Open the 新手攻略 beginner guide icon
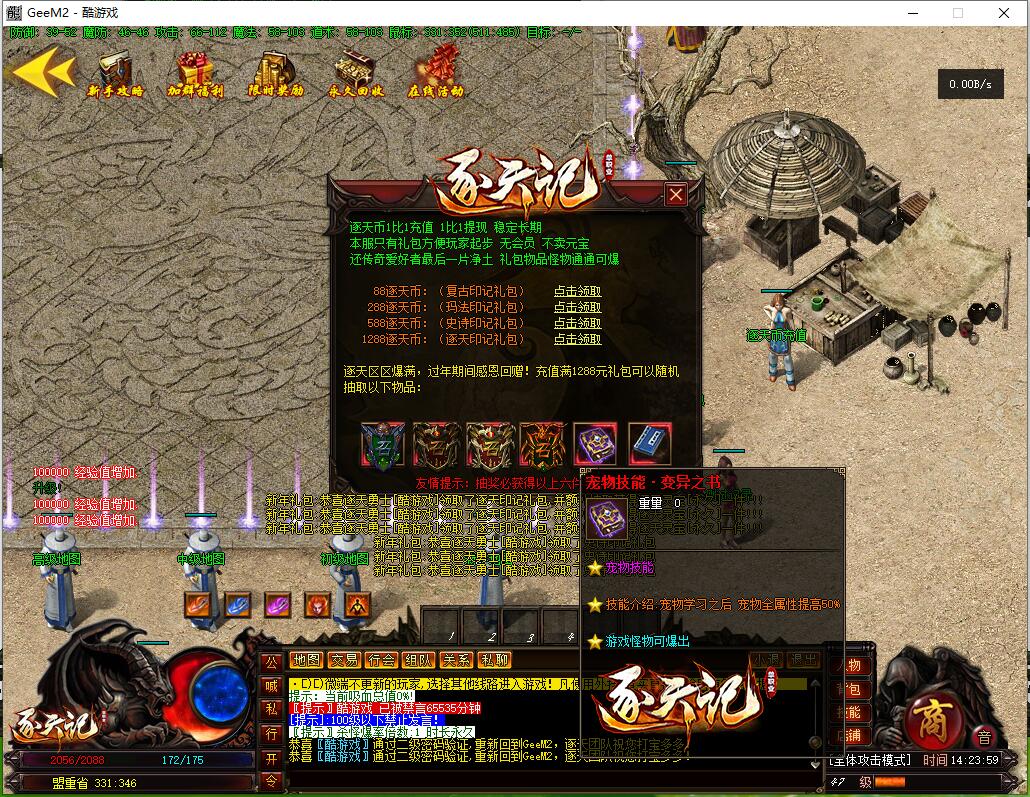Image resolution: width=1030 pixels, height=797 pixels. [x=116, y=73]
